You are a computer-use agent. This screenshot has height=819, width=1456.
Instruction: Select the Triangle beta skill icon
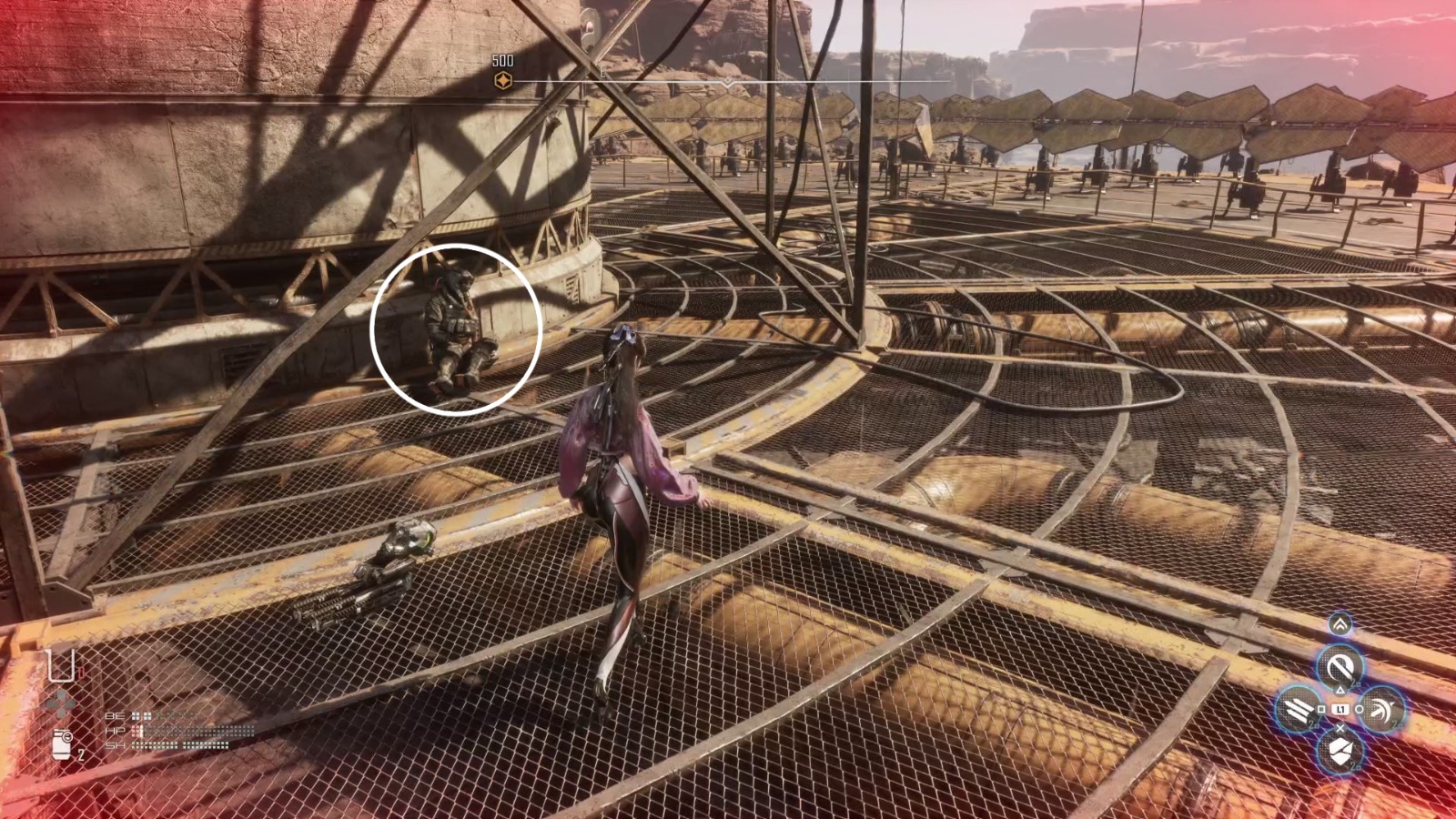coord(1340,665)
